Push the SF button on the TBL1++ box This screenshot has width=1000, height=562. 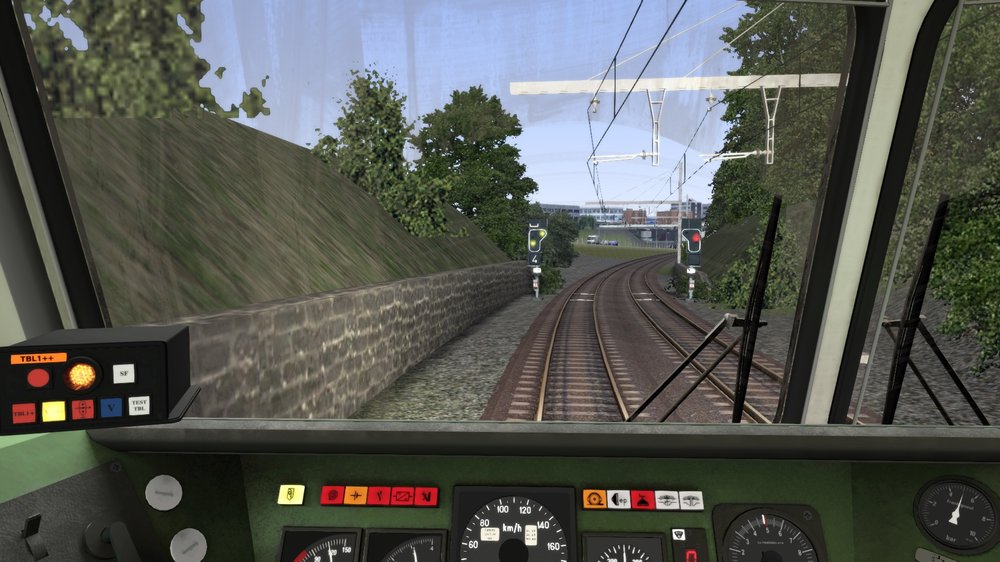[x=123, y=373]
